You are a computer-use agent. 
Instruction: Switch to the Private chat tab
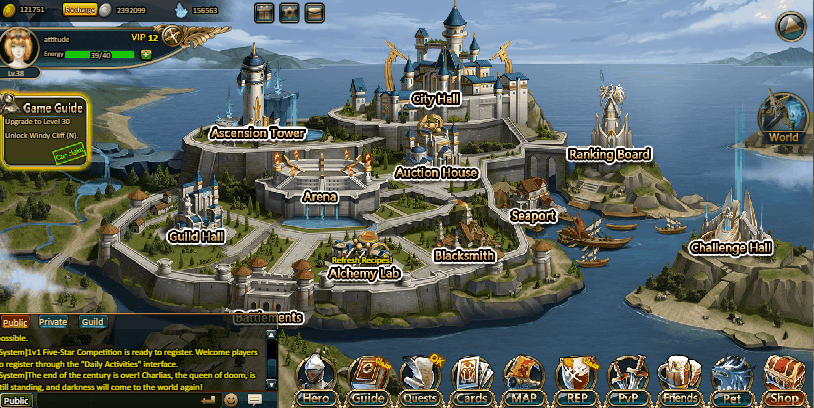(x=53, y=322)
